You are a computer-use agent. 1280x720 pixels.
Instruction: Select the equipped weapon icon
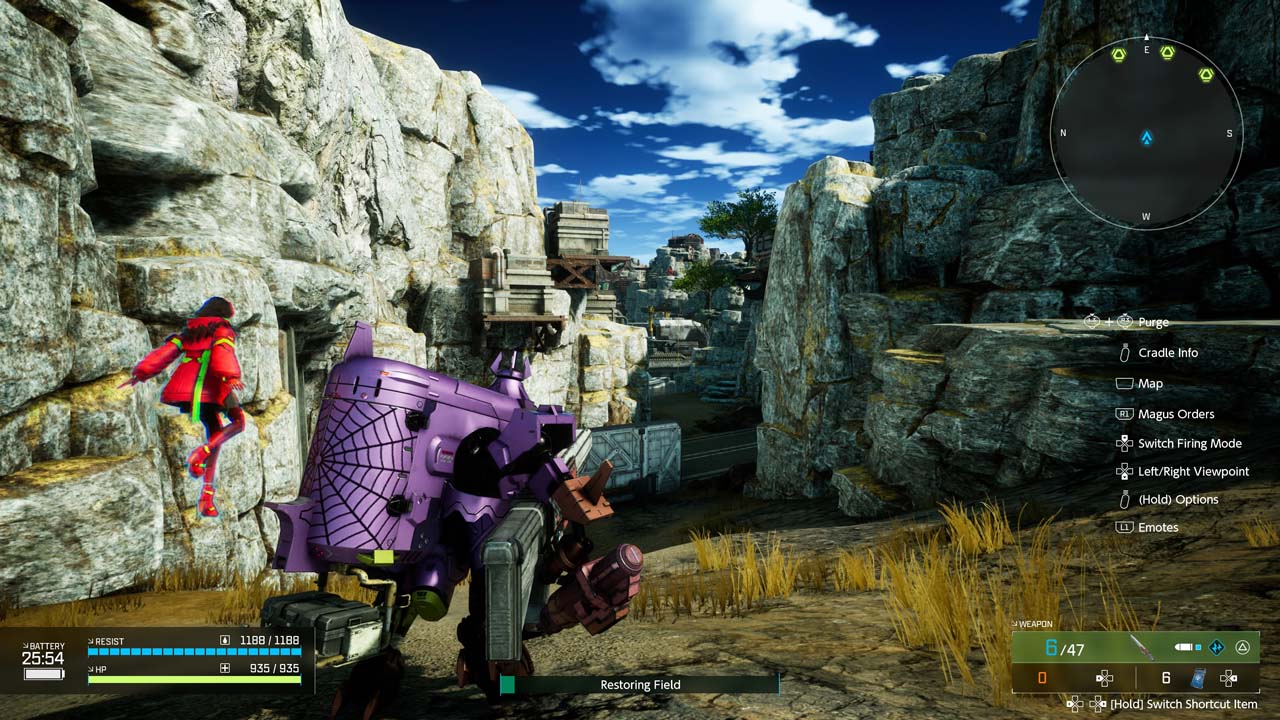click(x=1142, y=648)
